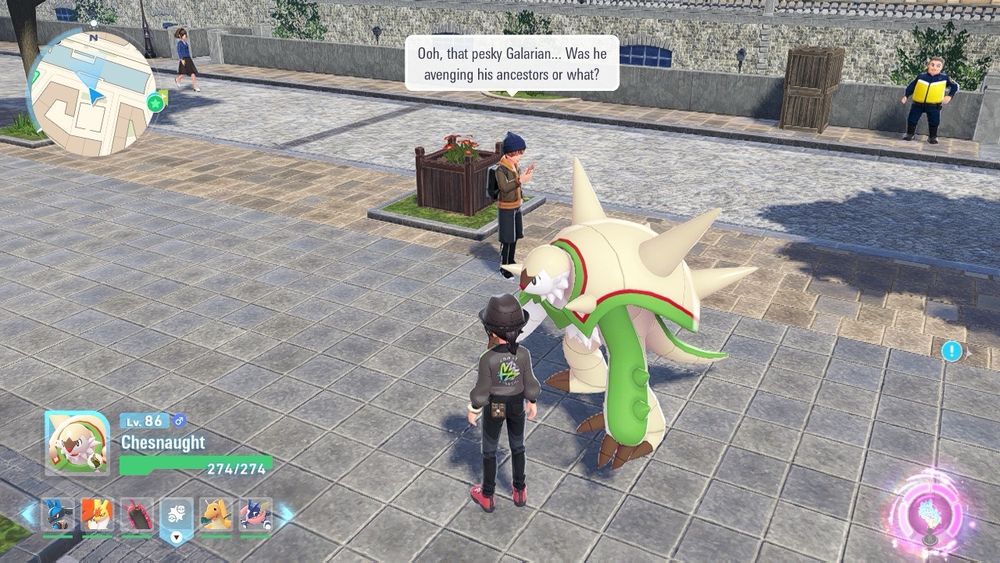Viewport: 1000px width, 563px height.
Task: Switch to Delphox in the party bar
Action: coord(97,515)
